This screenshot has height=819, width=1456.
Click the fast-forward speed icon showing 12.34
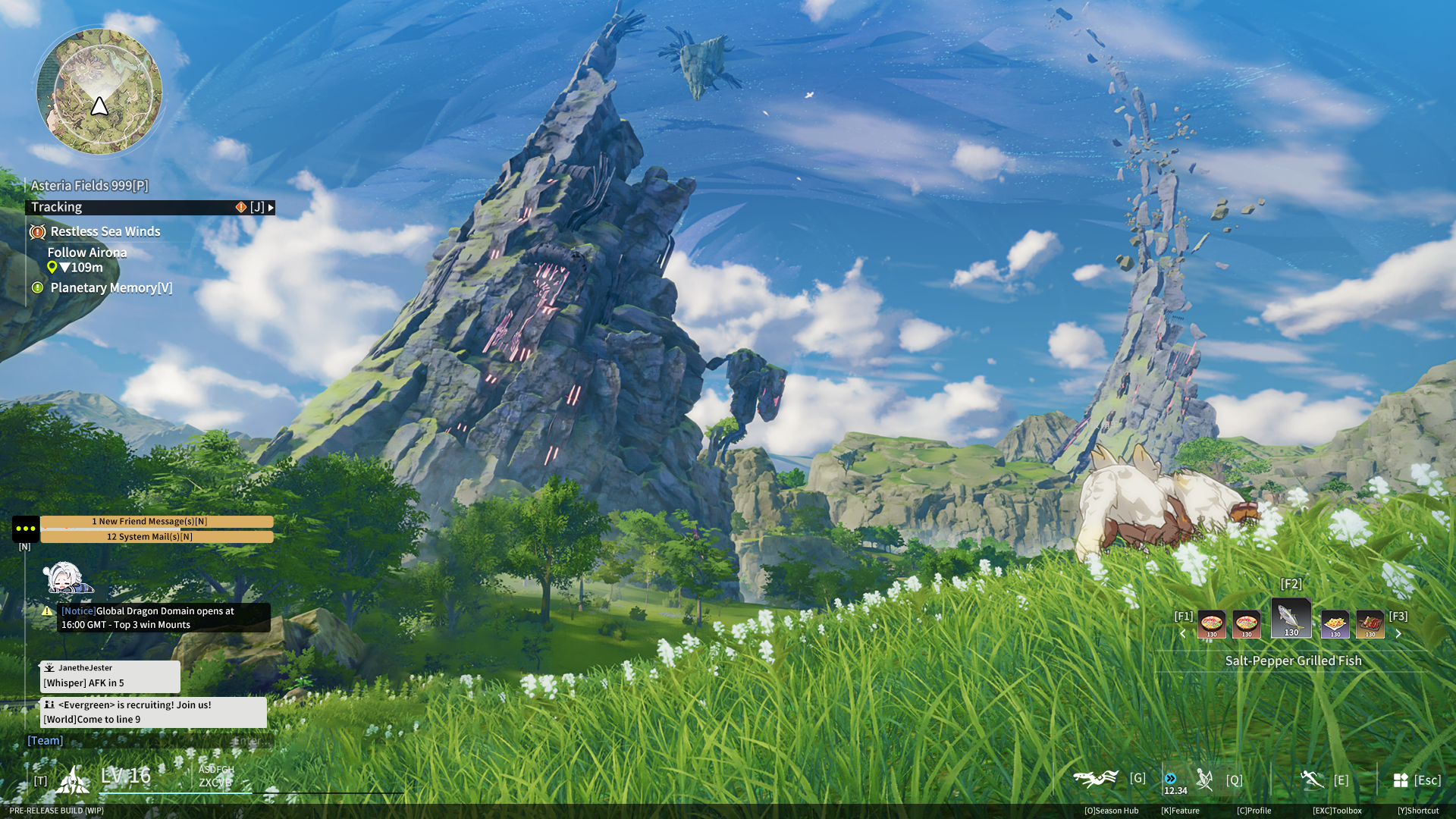point(1170,777)
